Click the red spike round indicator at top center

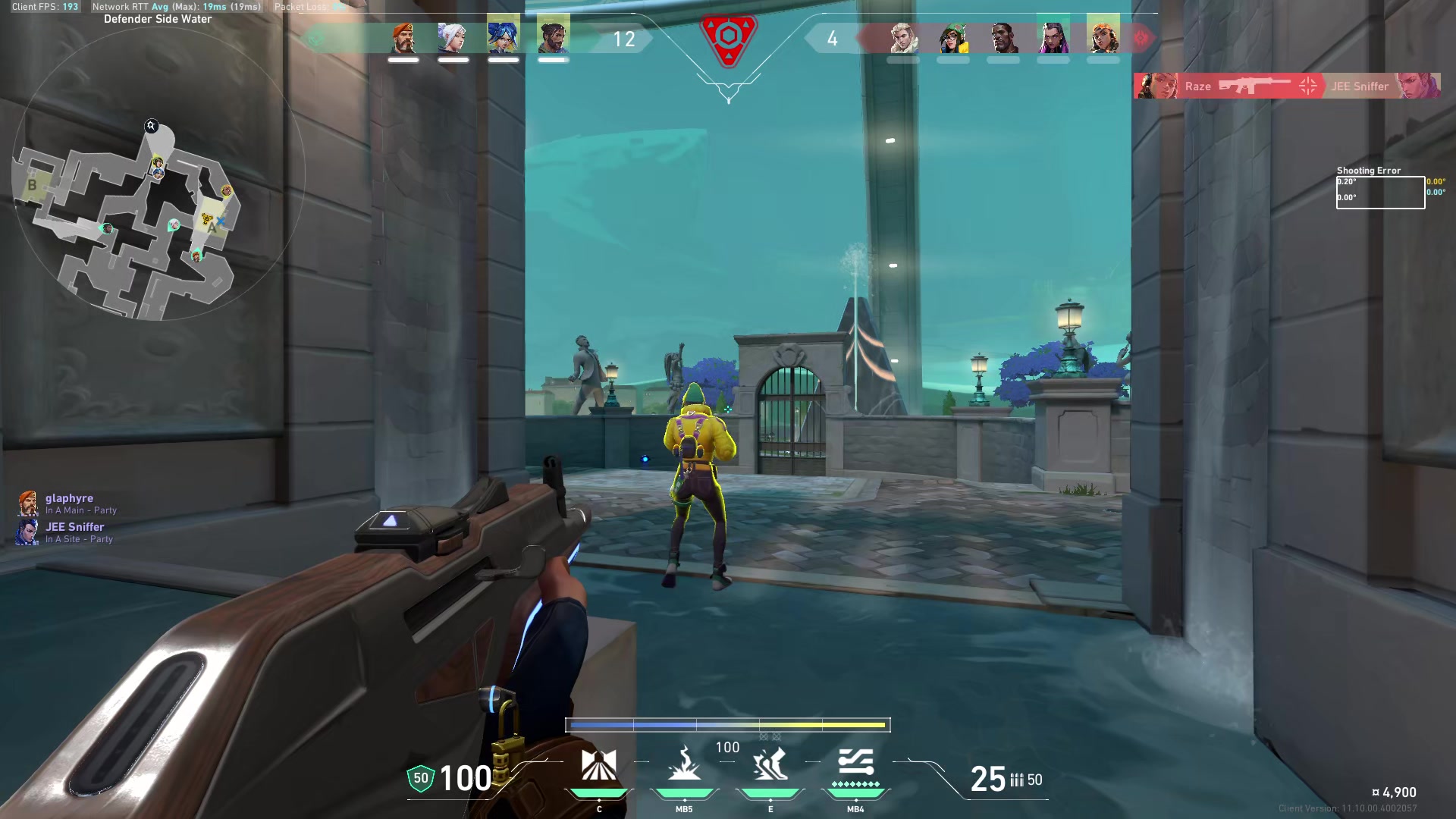point(728,42)
